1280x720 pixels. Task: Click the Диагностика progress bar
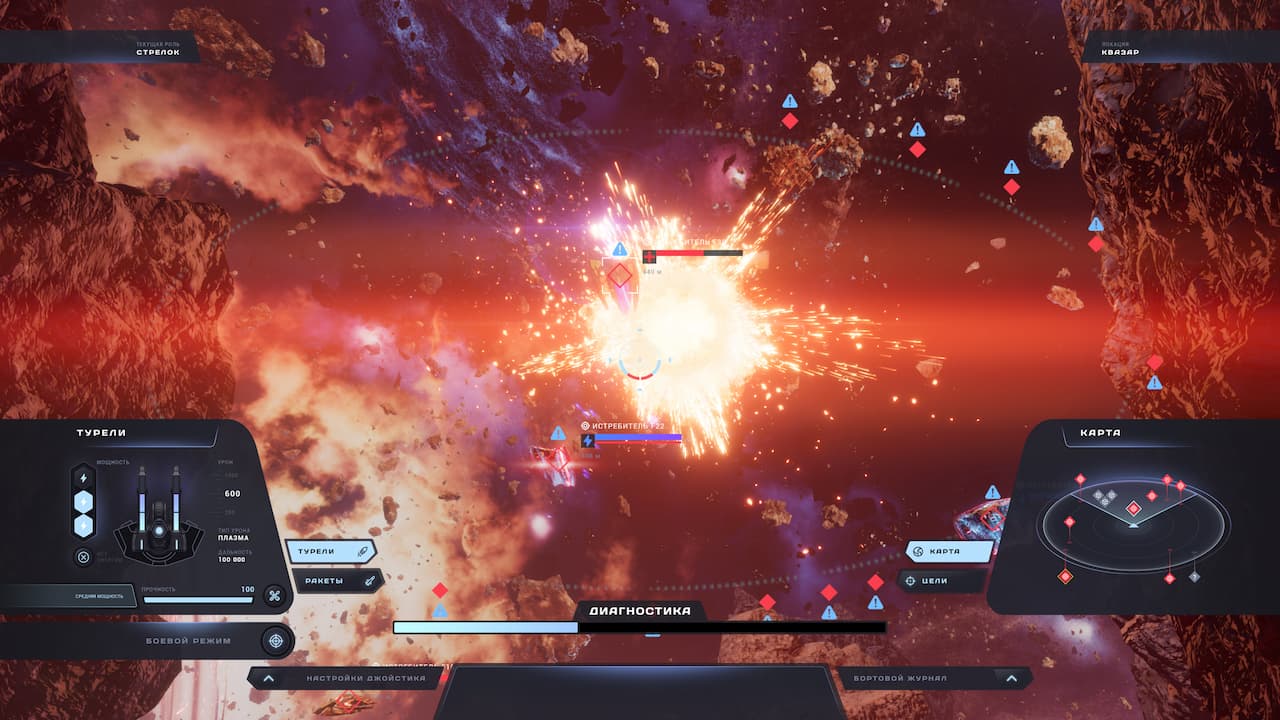(x=639, y=627)
